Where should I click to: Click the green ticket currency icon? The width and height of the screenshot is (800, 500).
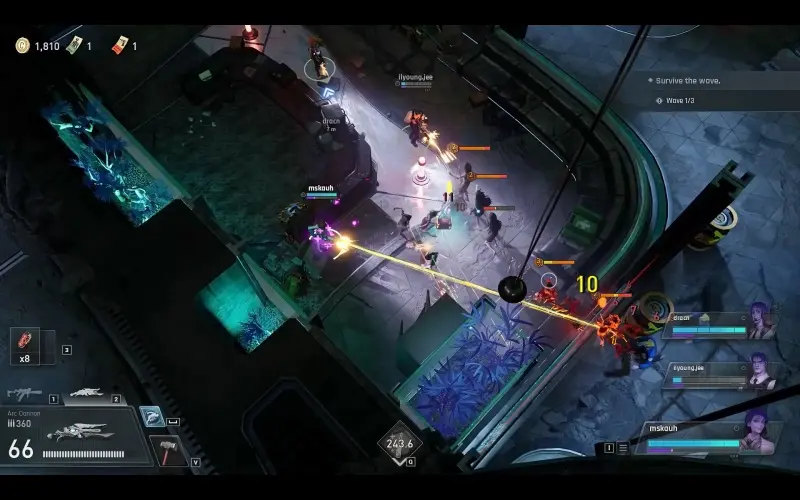(x=74, y=45)
